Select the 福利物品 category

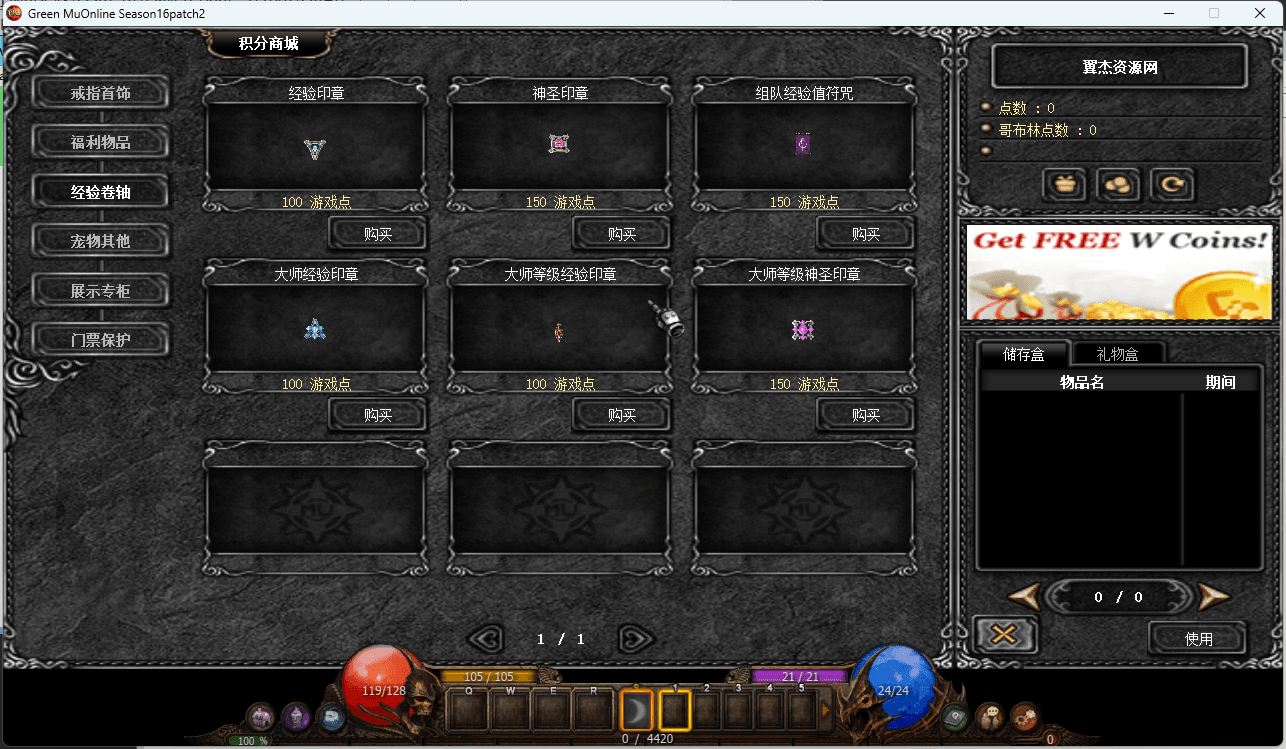[x=100, y=142]
